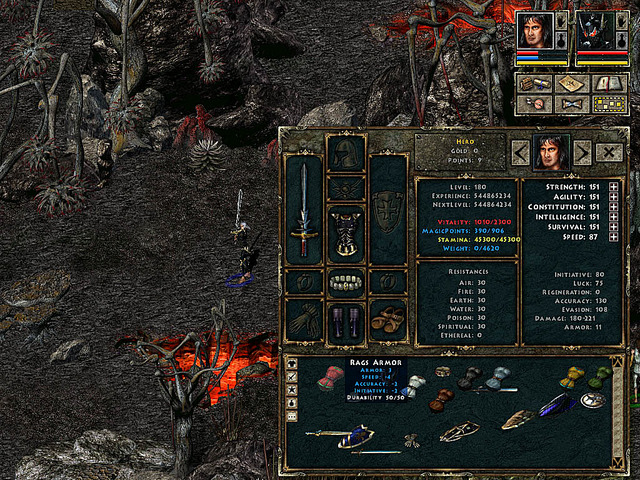Increase the Agility attribute
This screenshot has height=480, width=640.
[613, 197]
